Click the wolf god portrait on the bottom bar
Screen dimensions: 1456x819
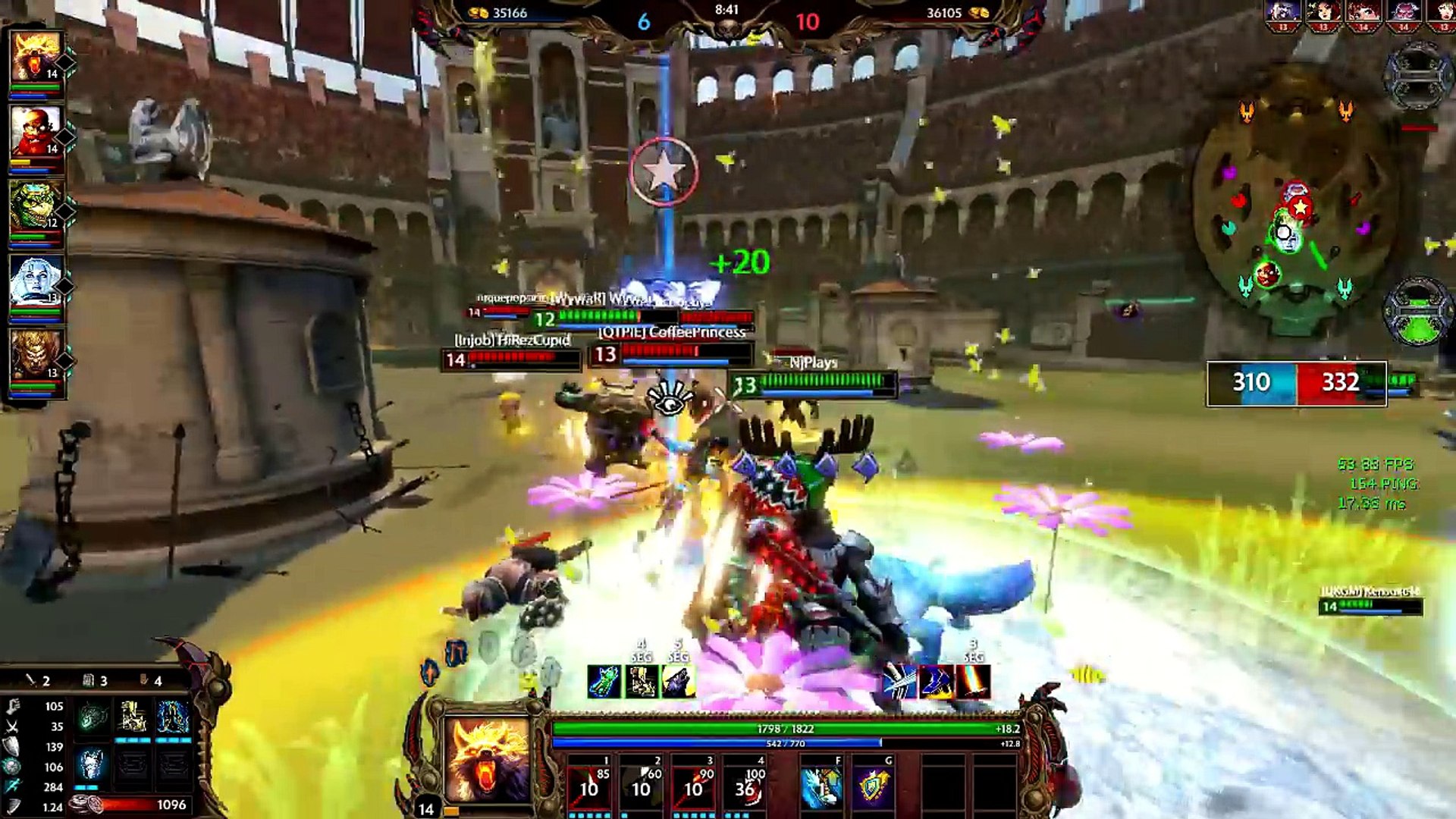point(488,761)
